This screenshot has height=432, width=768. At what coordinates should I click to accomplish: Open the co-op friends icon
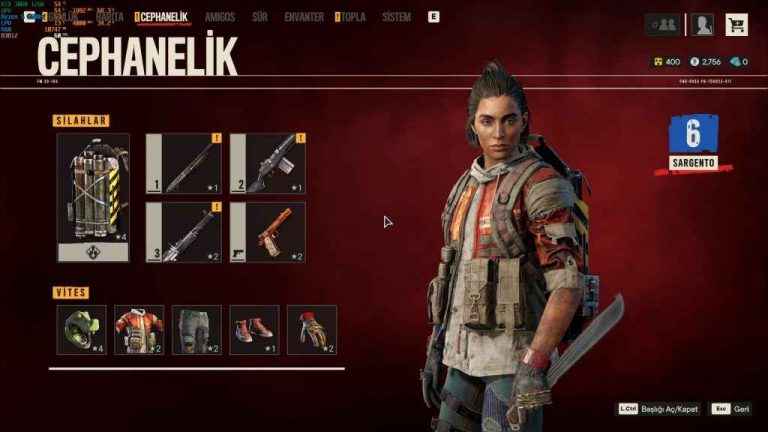click(x=661, y=25)
